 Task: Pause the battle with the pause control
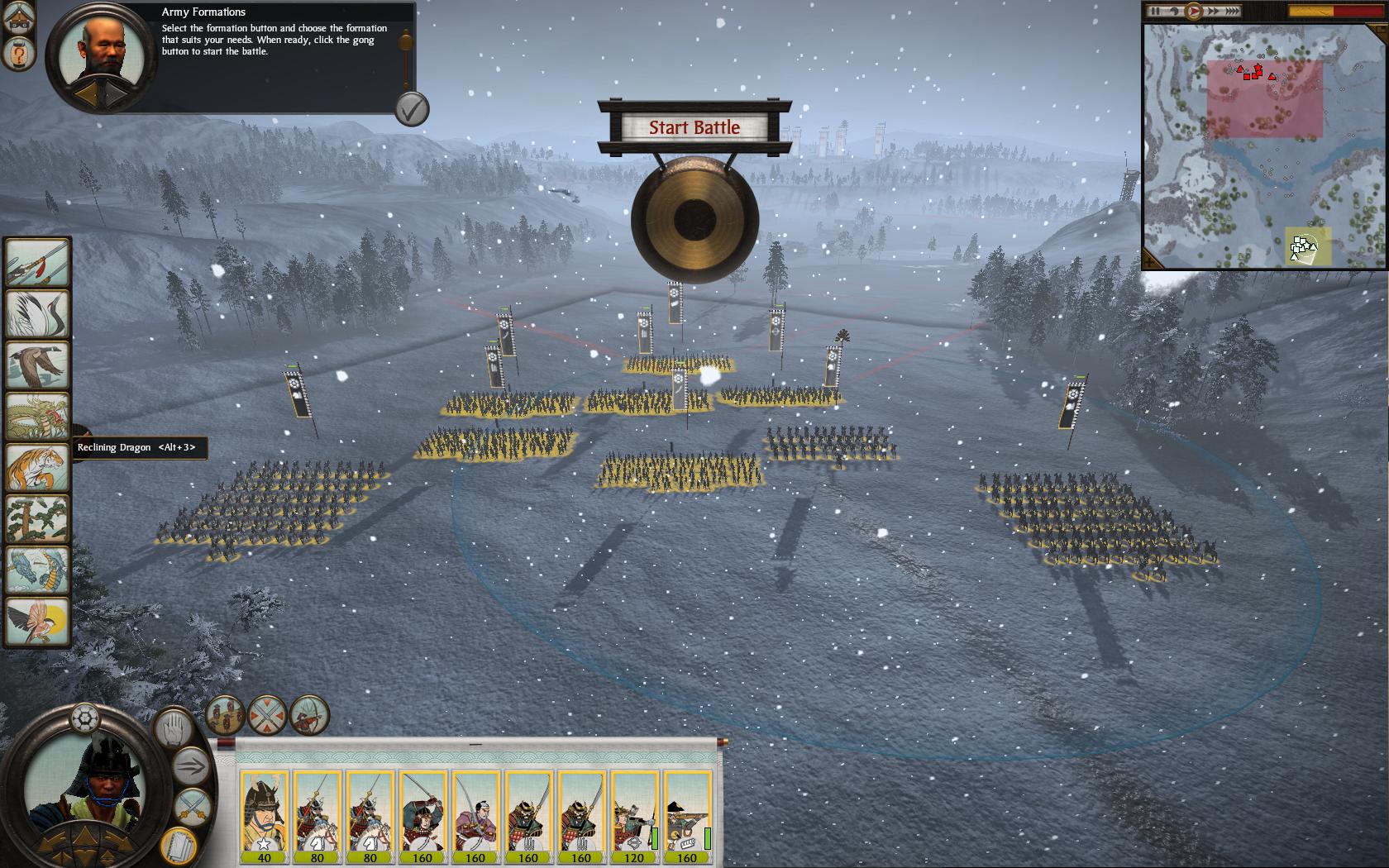[x=1155, y=11]
